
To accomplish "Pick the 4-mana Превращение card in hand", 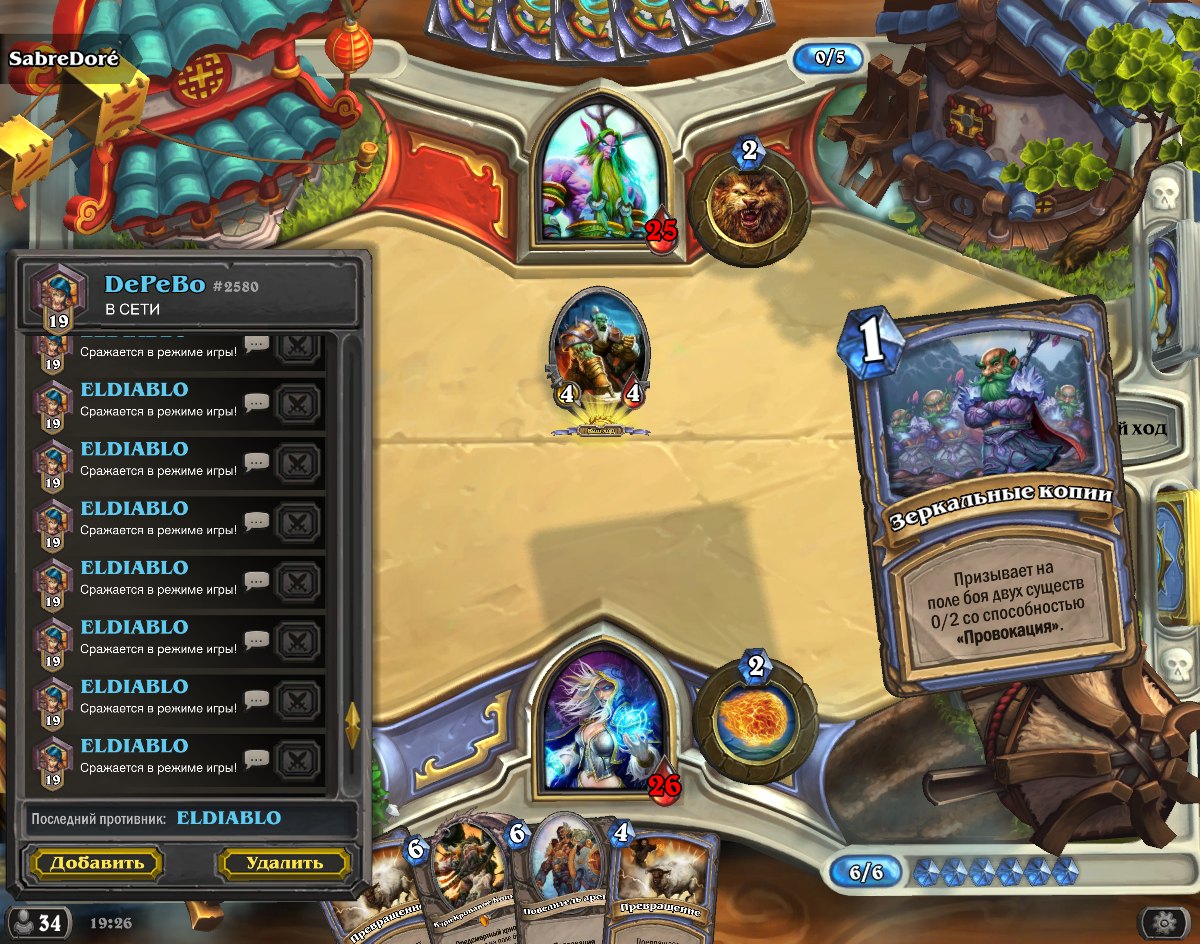I will [660, 885].
